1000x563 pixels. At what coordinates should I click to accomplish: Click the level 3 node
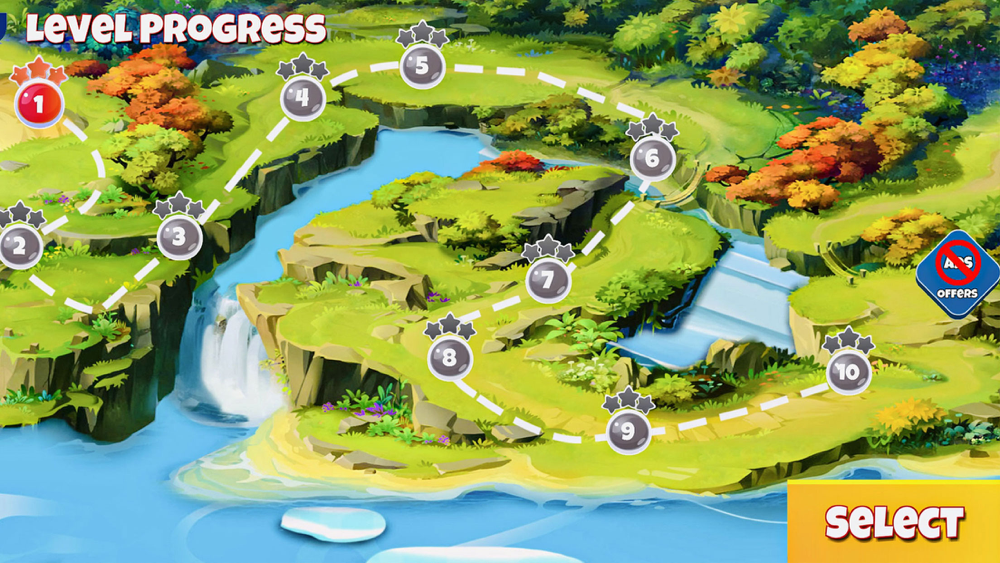179,238
